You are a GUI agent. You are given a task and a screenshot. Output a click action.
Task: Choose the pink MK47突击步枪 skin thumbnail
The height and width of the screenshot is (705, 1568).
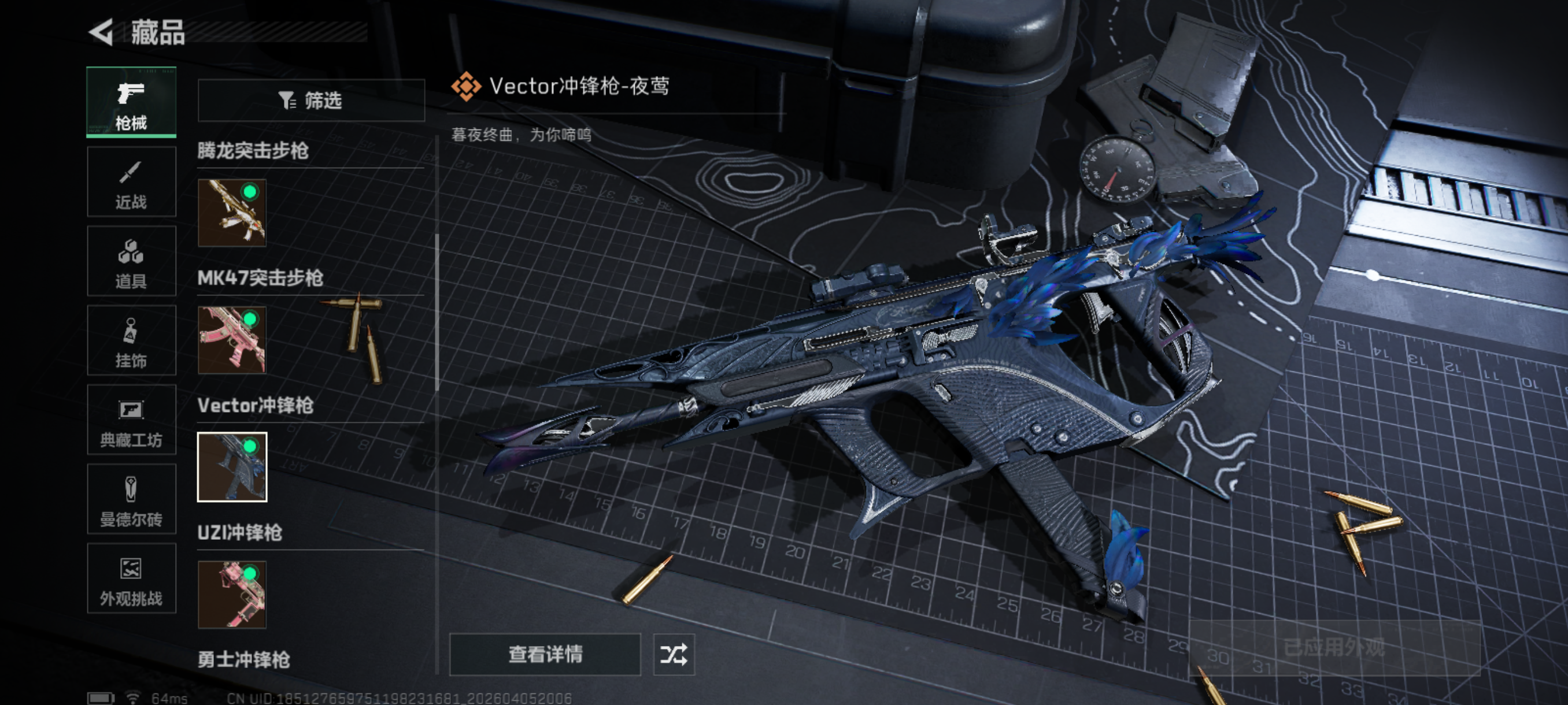click(232, 339)
